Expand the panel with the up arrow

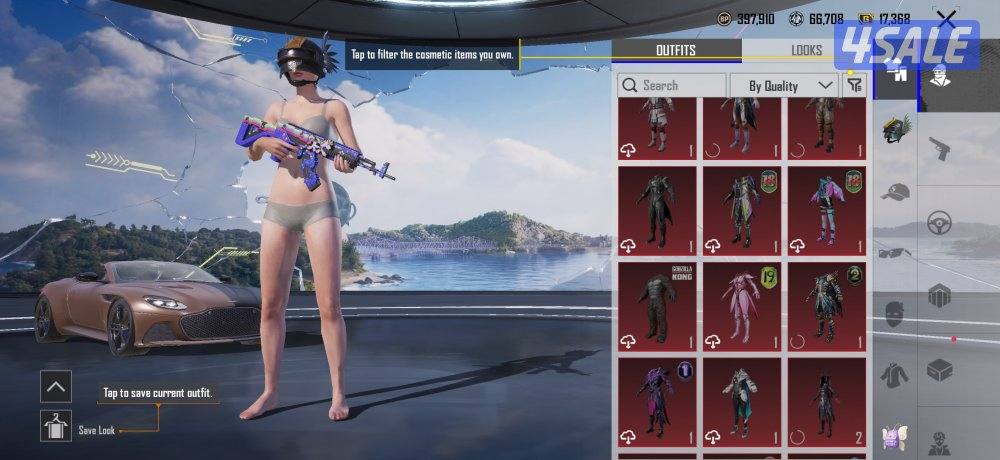click(x=55, y=386)
